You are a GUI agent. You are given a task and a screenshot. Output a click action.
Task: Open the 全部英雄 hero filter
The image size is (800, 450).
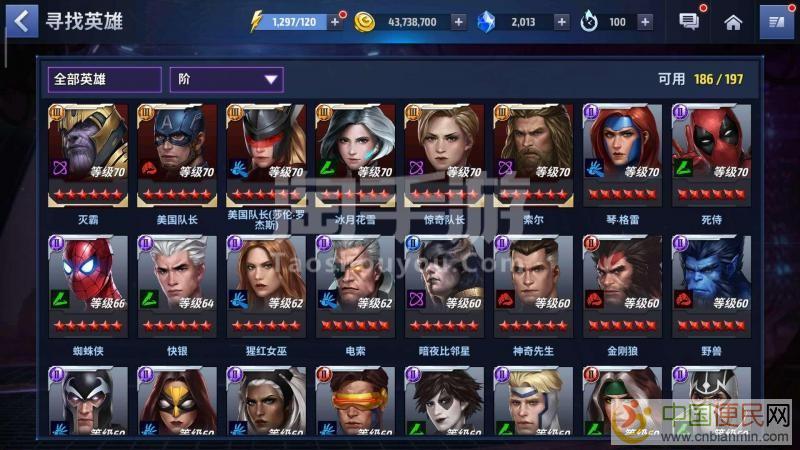pos(104,79)
